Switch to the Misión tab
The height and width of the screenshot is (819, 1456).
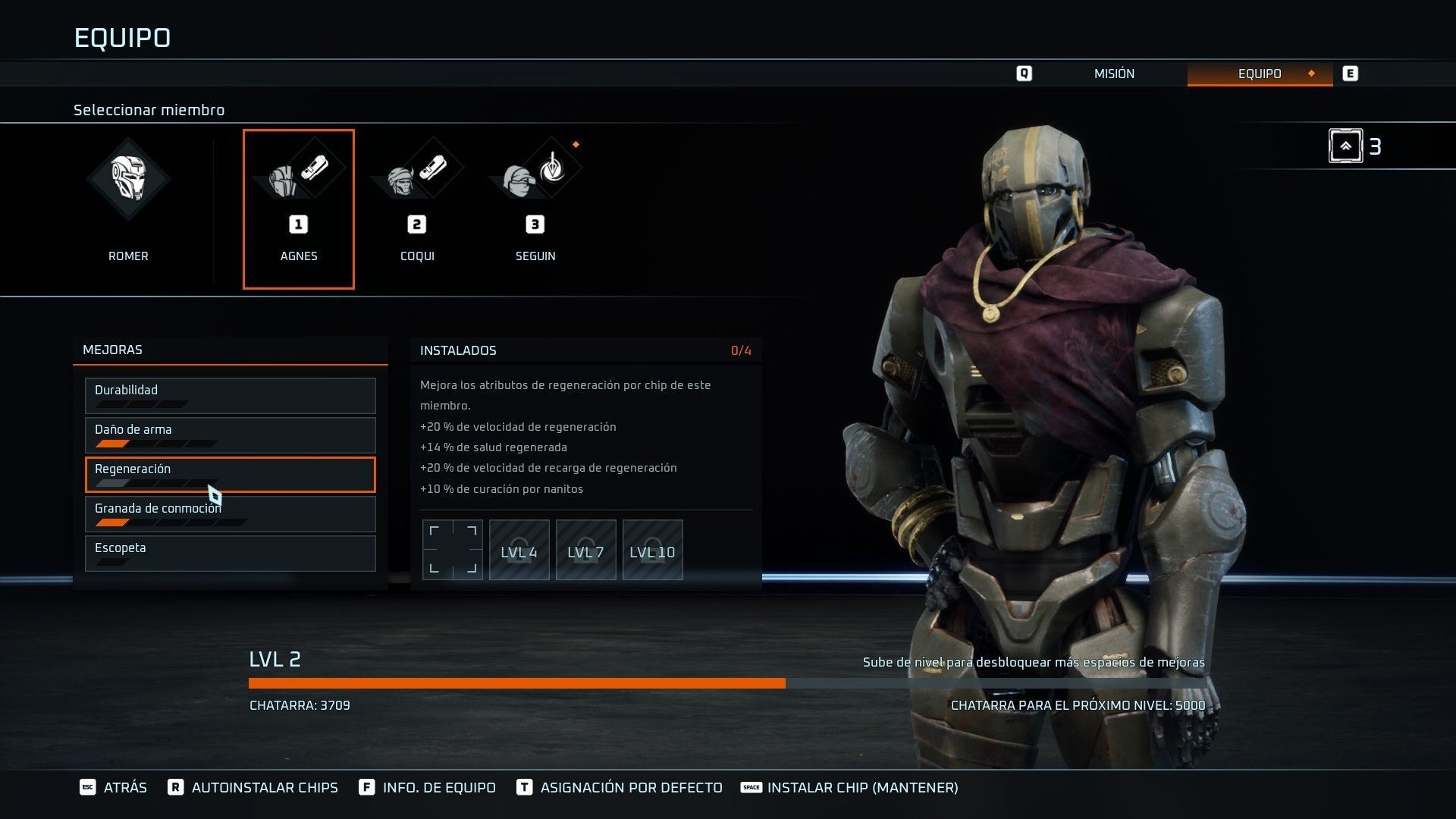point(1113,74)
